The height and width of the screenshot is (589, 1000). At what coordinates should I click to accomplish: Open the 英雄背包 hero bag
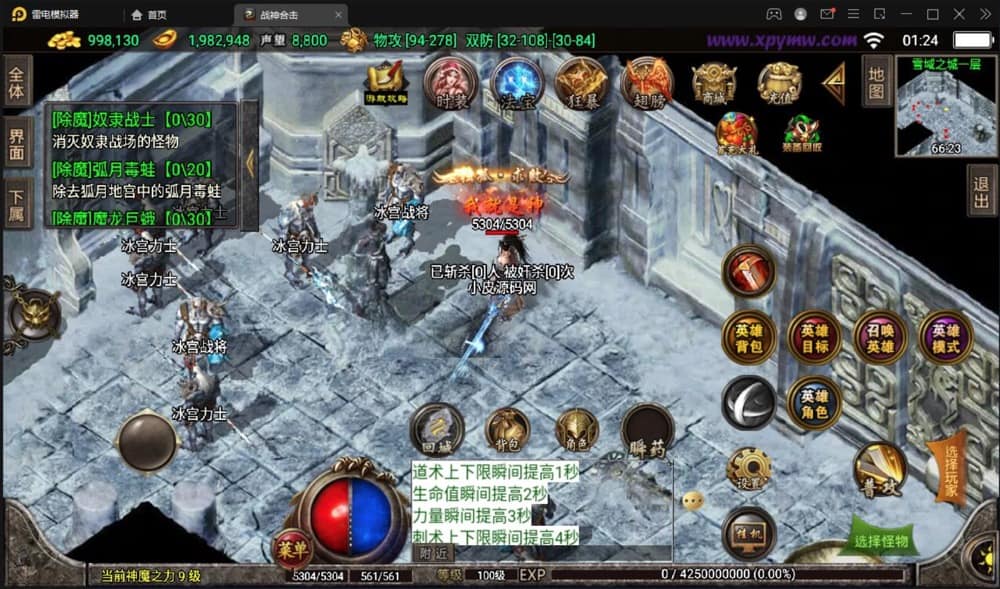tap(749, 338)
